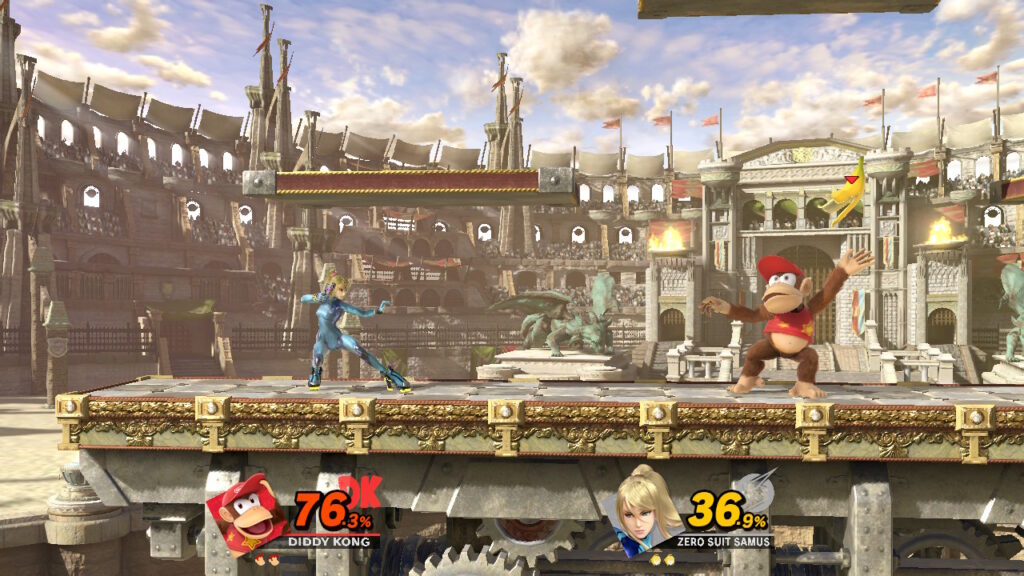1024x576 pixels.
Task: Click the Diddy Kong fighter portrait
Action: click(x=246, y=514)
